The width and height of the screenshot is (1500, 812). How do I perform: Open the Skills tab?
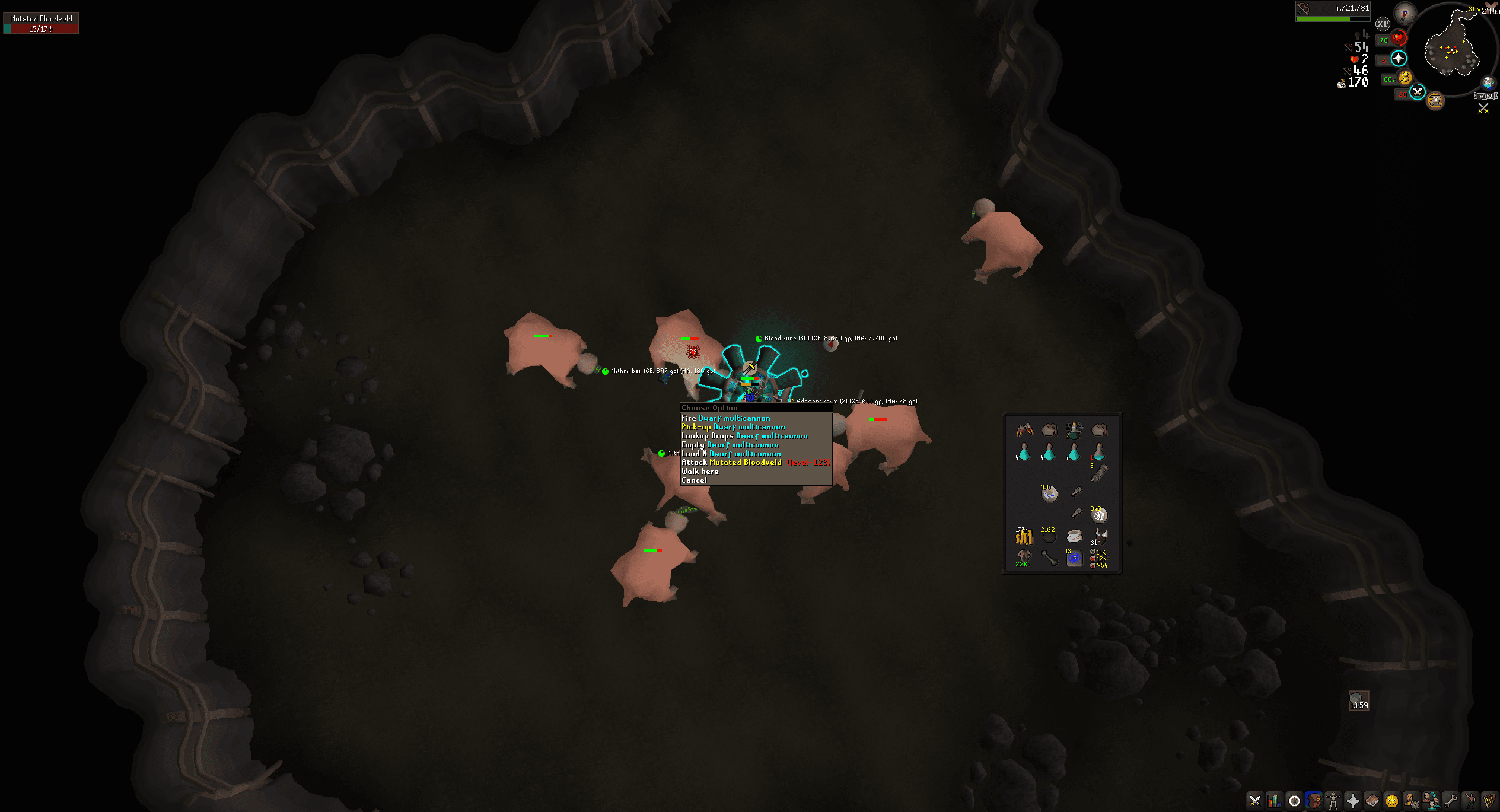tap(1273, 800)
